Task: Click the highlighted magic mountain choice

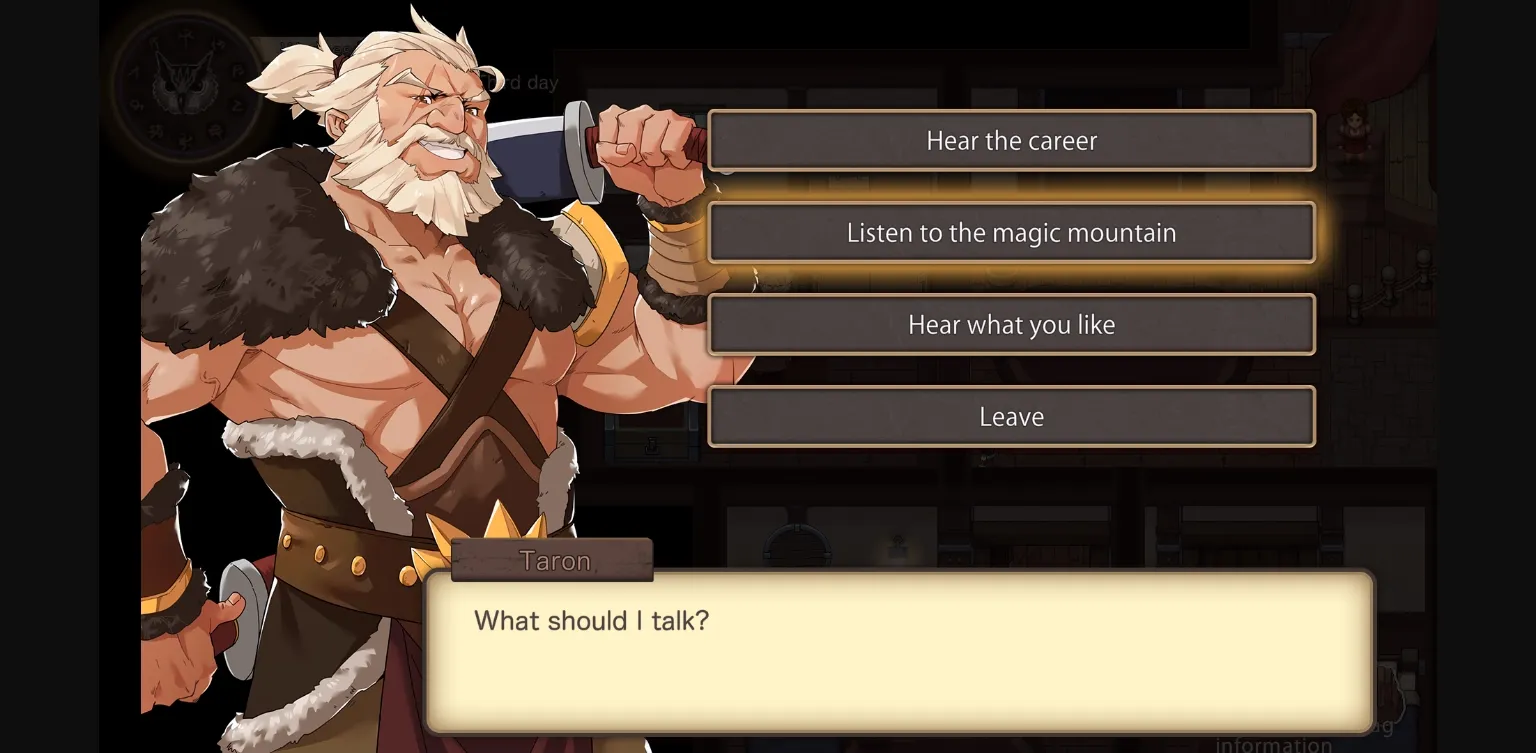Action: tap(1011, 232)
